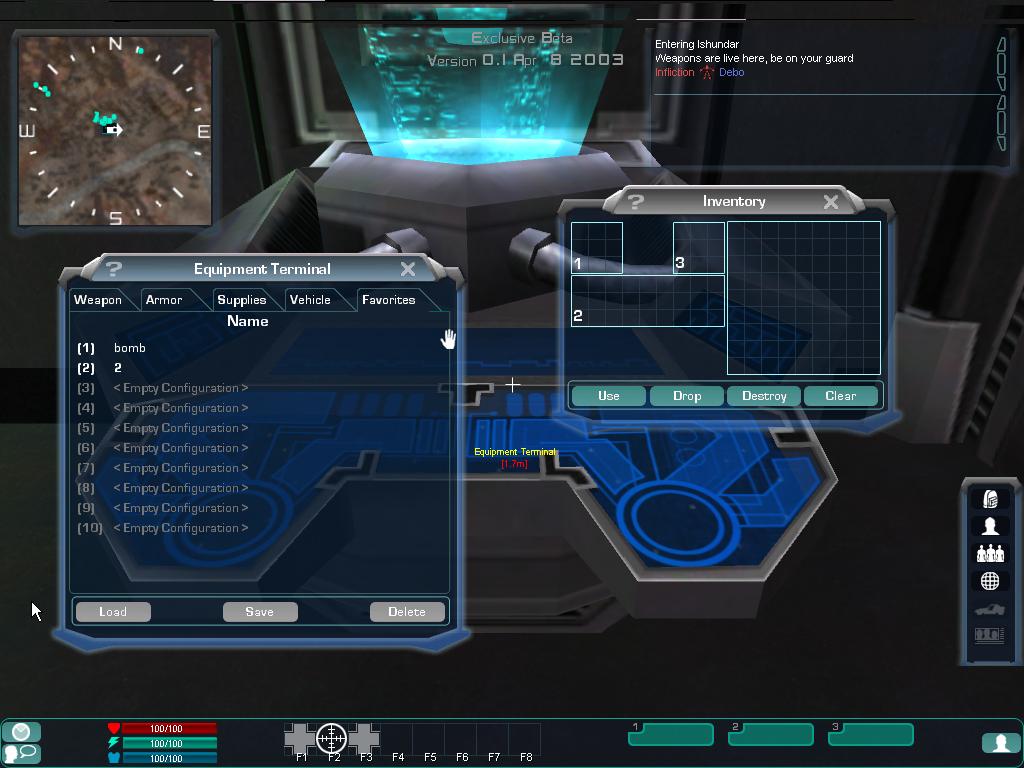Image resolution: width=1024 pixels, height=768 pixels.
Task: Open the backpack inventory icon
Action: coord(990,499)
